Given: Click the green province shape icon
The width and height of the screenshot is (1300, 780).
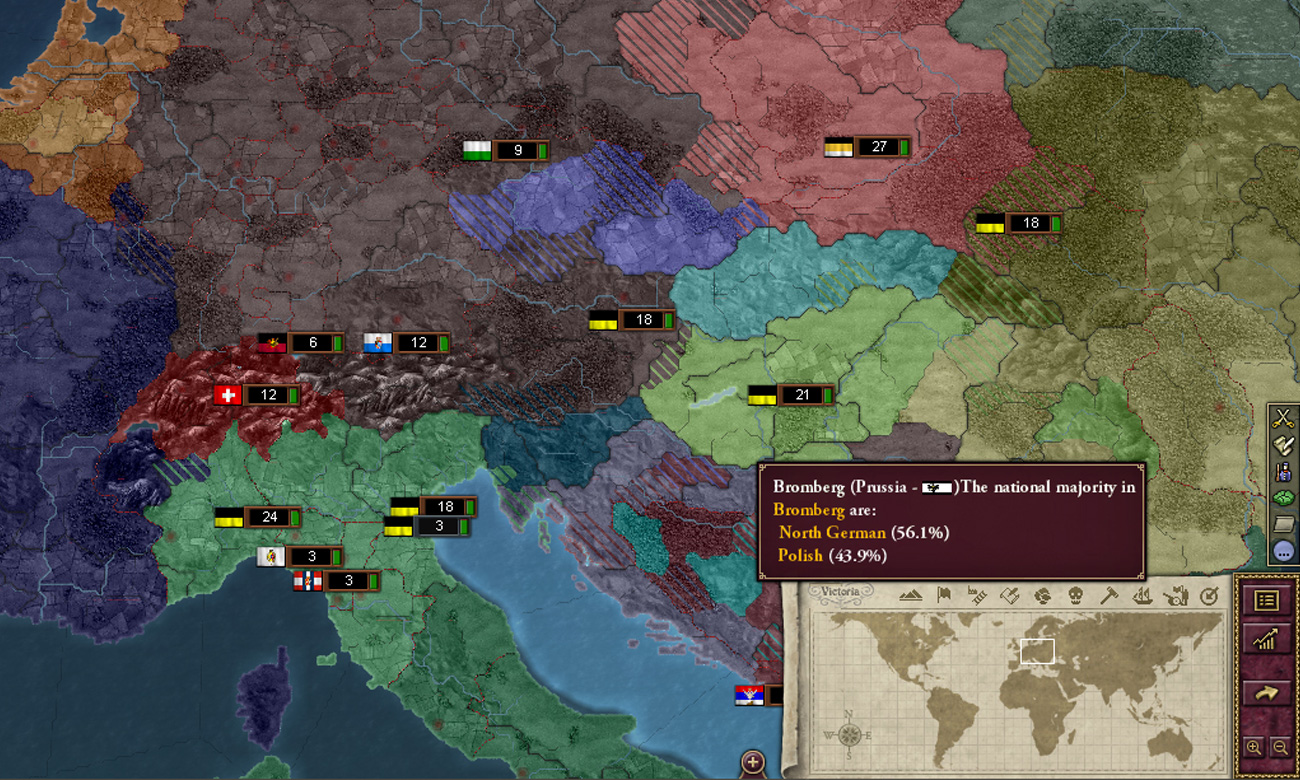Looking at the screenshot, I should point(1283,498).
